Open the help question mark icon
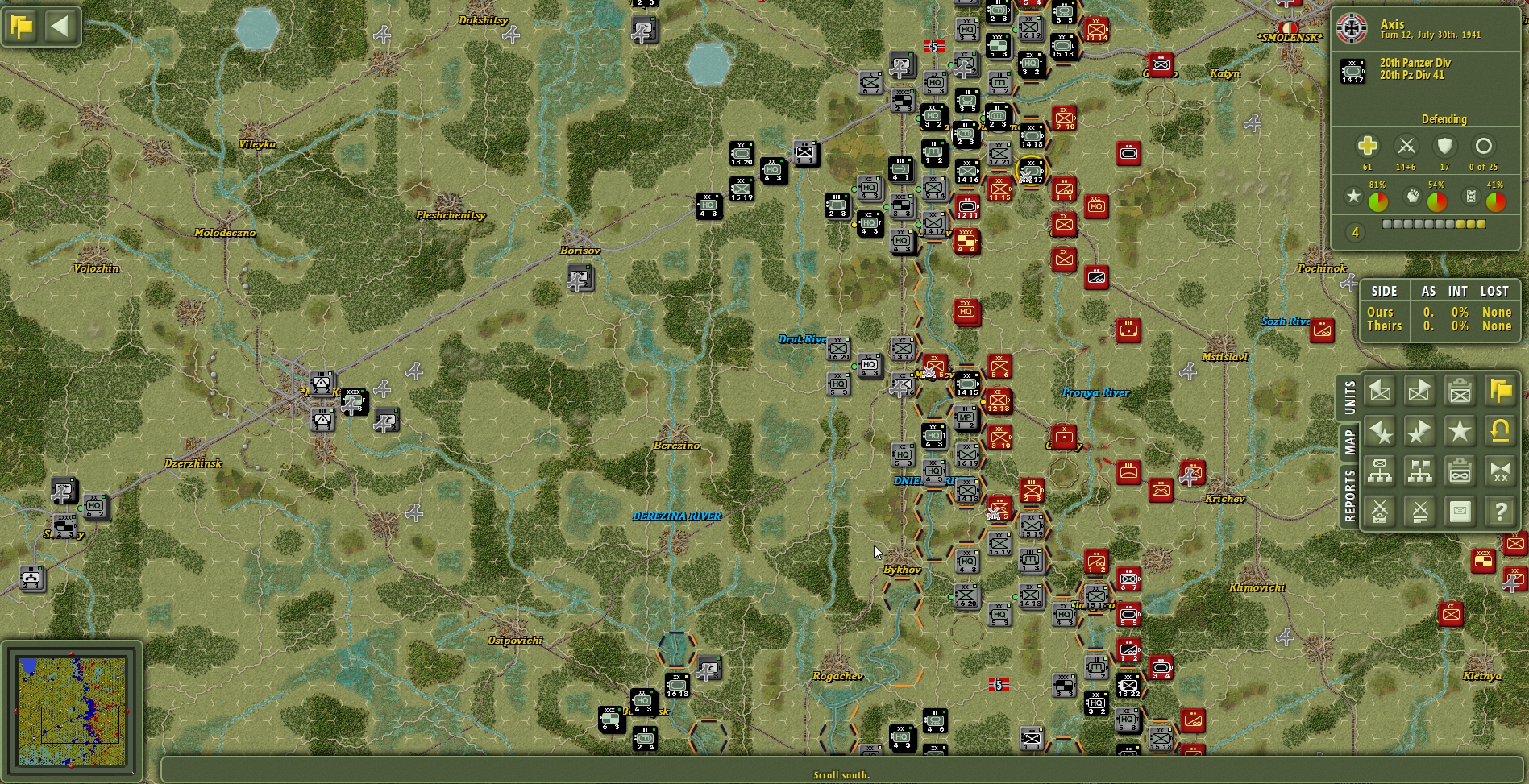This screenshot has width=1529, height=784. (x=1501, y=512)
